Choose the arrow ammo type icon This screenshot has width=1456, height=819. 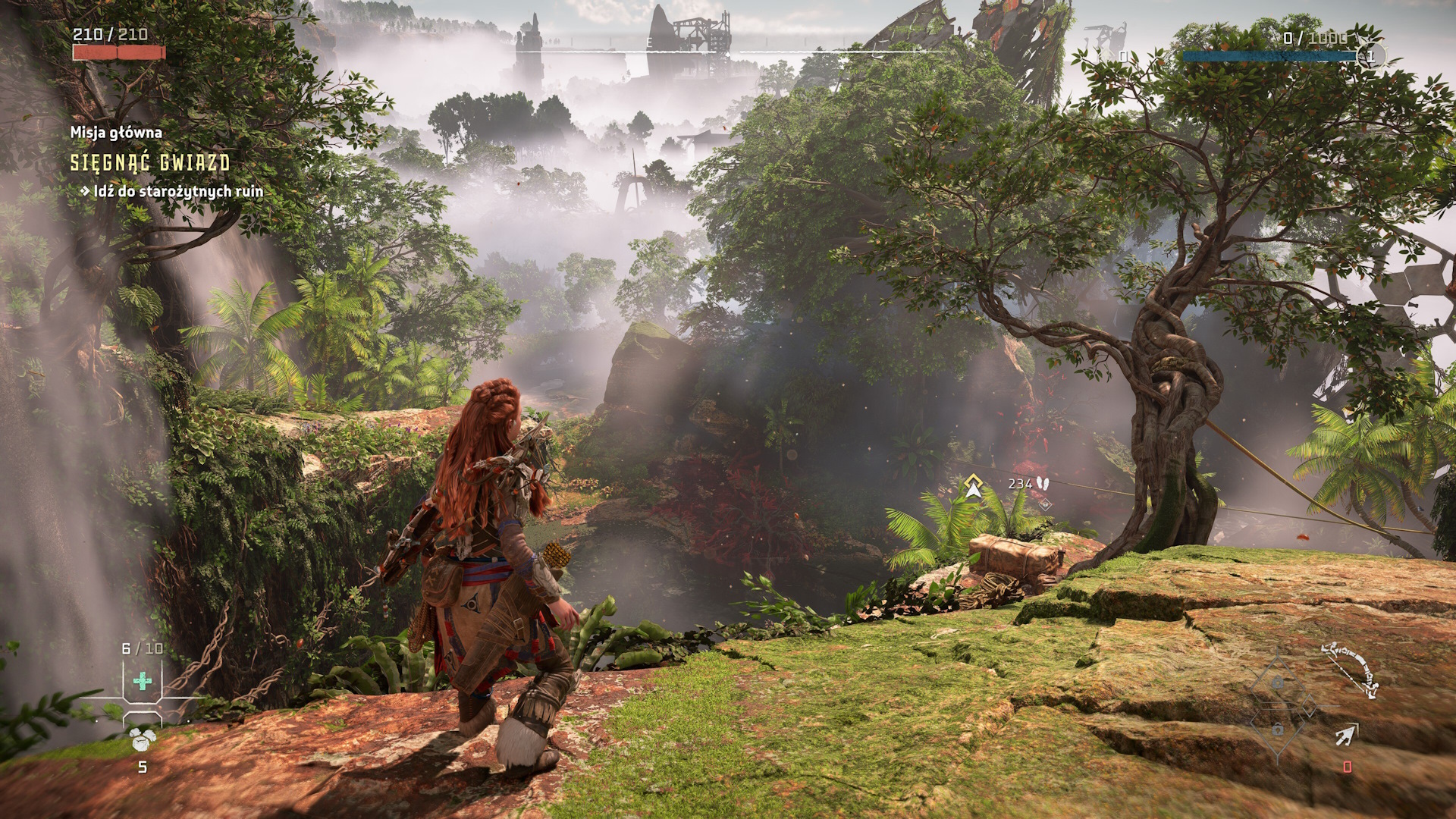tap(1347, 734)
